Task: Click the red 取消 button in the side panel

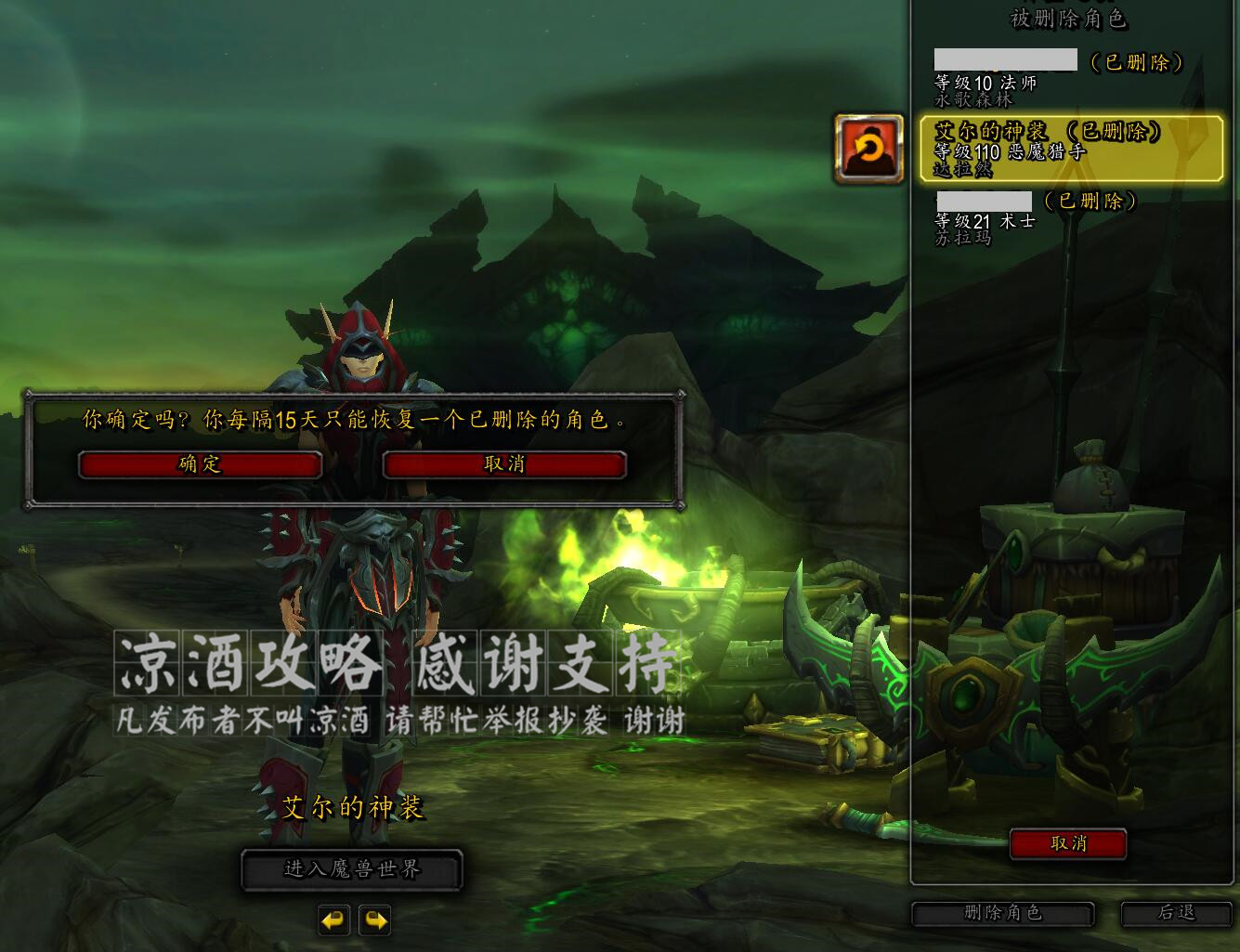Action: coord(1069,845)
